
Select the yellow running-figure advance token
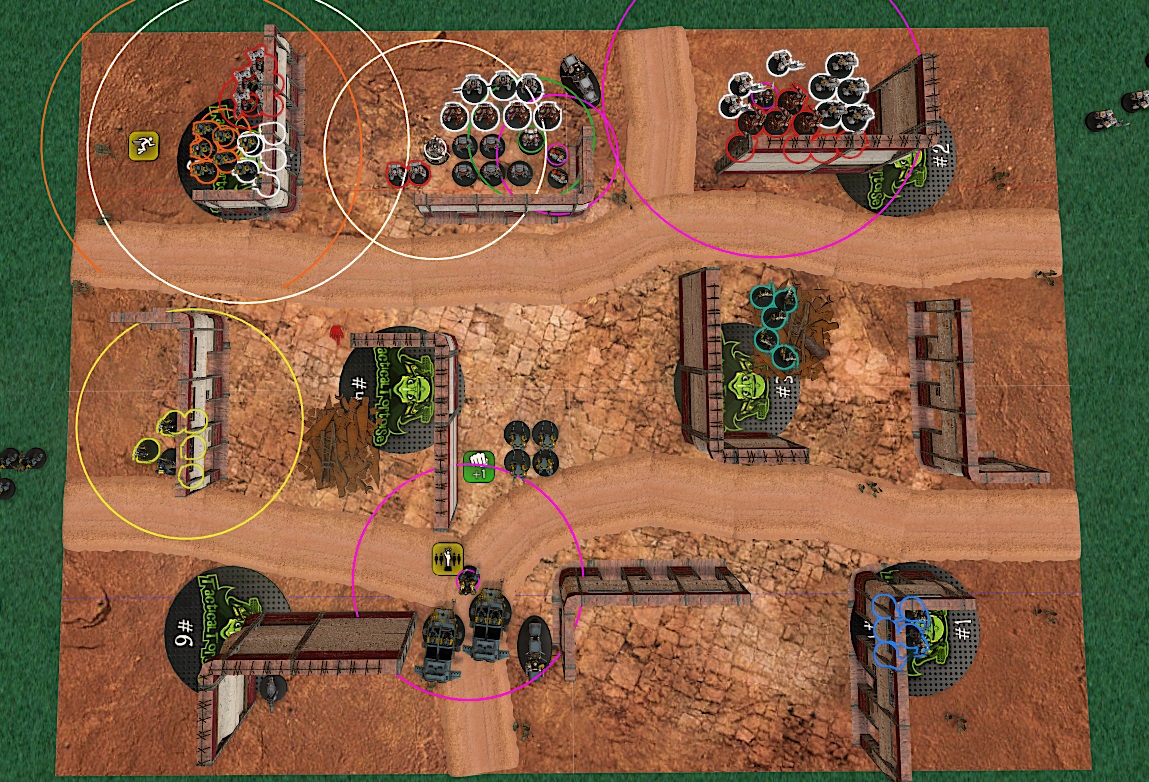144,145
